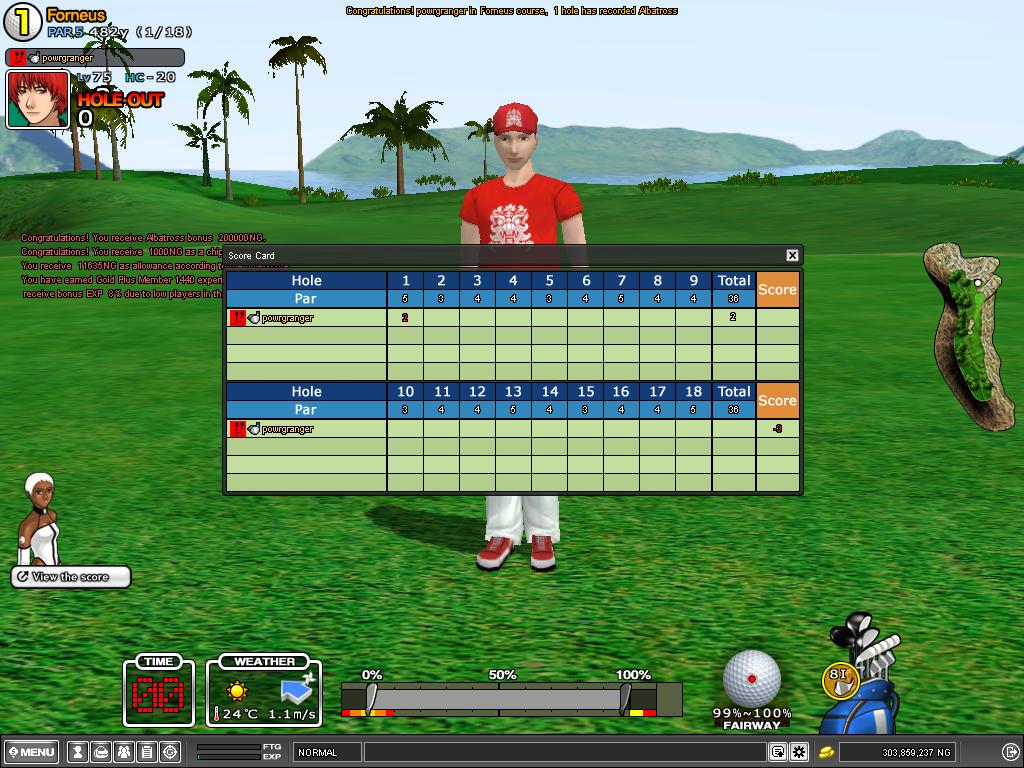Viewport: 1024px width, 768px height.
Task: Click the chat input field
Action: 566,752
